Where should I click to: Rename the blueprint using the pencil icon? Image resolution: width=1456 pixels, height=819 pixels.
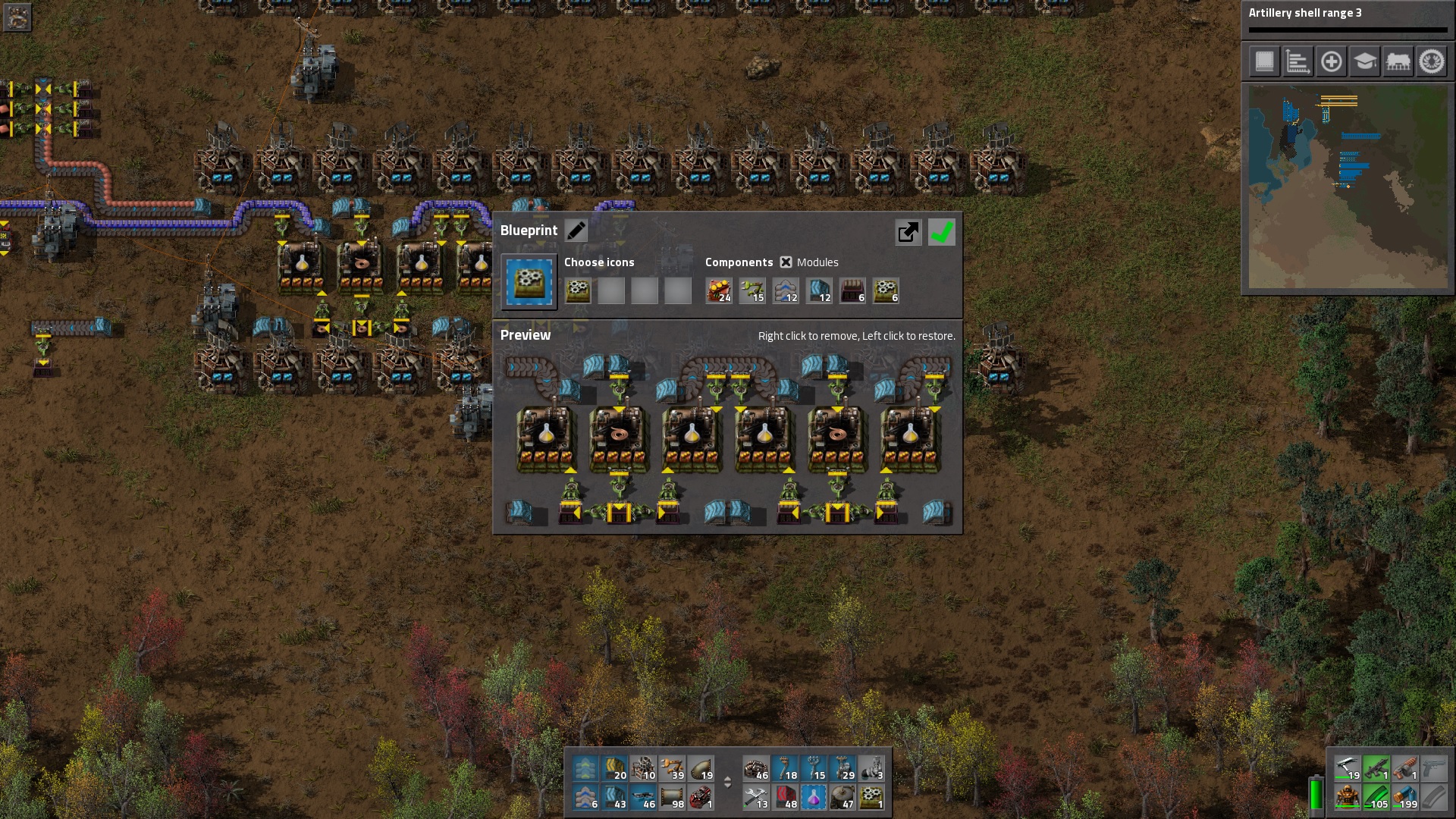[576, 230]
